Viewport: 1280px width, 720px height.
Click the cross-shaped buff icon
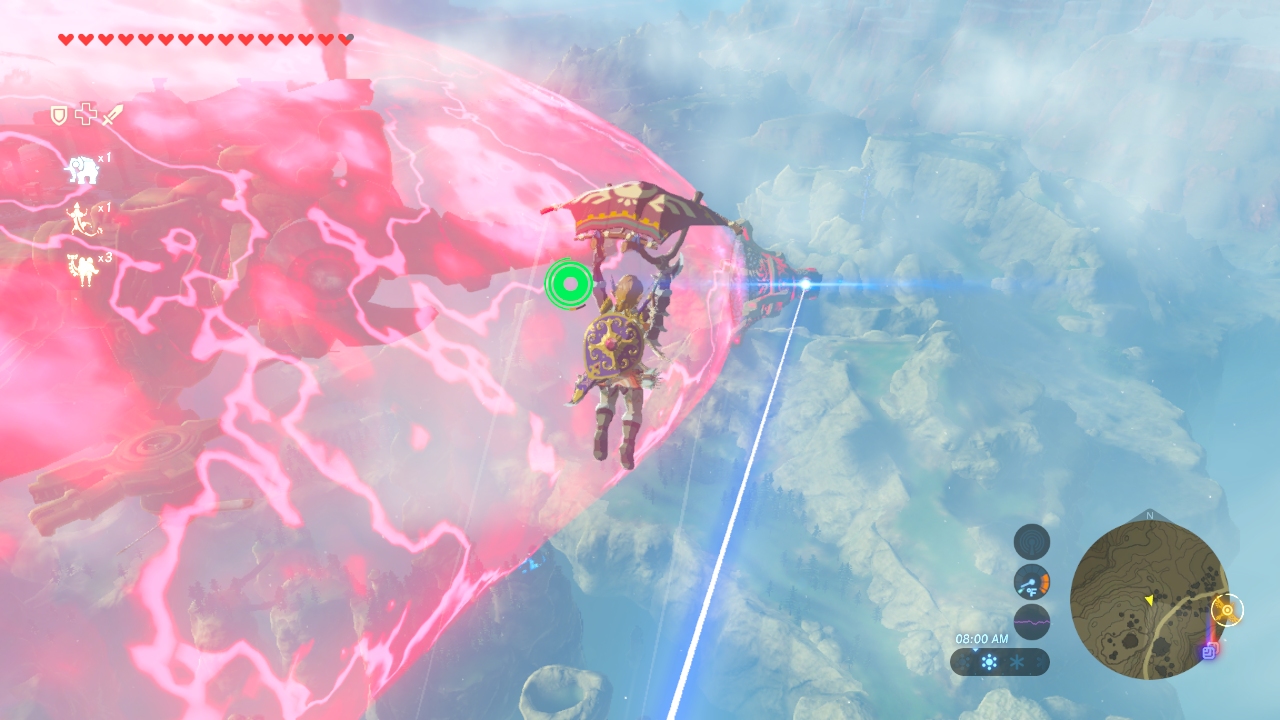tap(85, 116)
